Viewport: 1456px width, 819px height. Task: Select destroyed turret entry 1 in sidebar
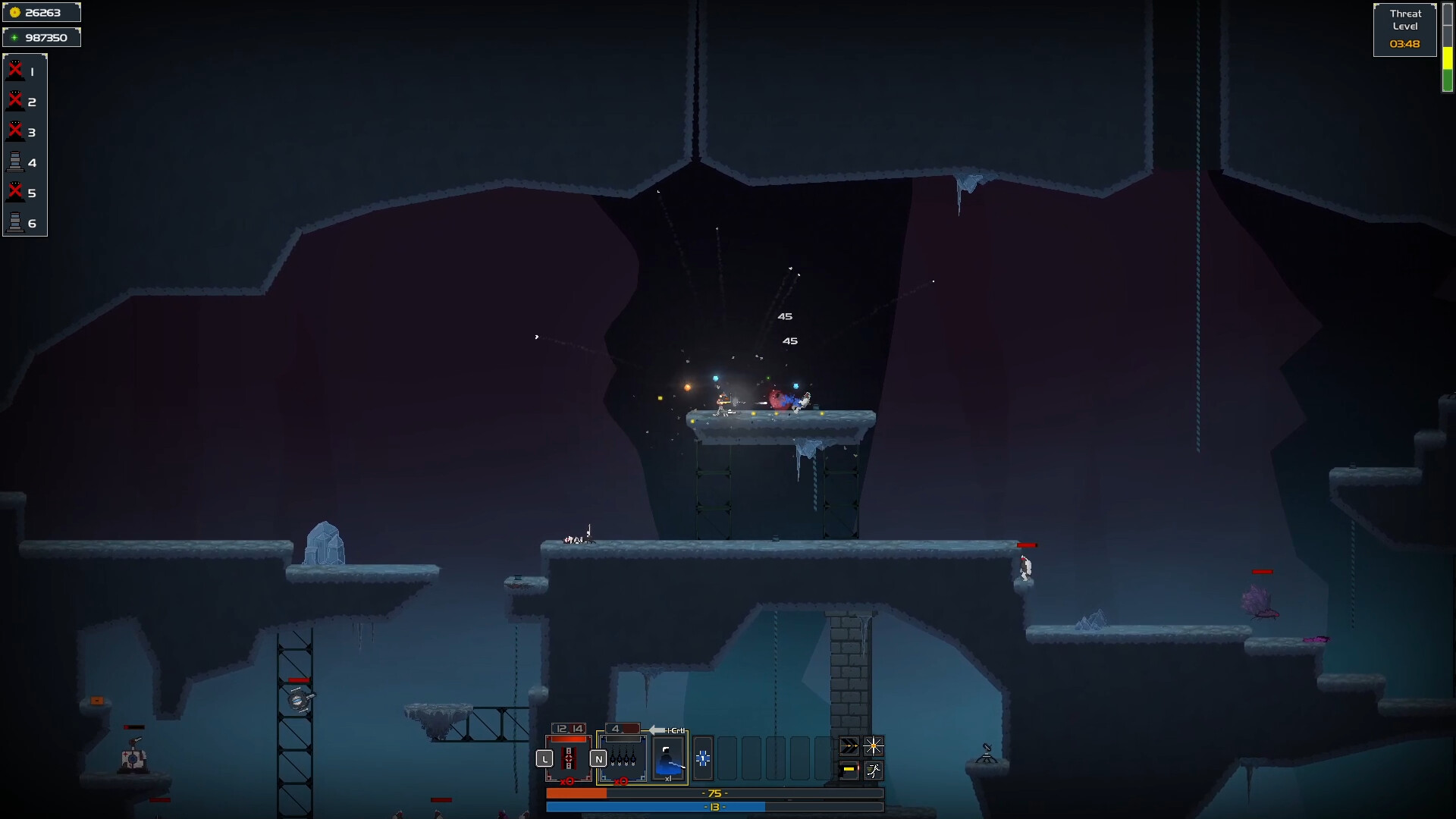pyautogui.click(x=23, y=72)
